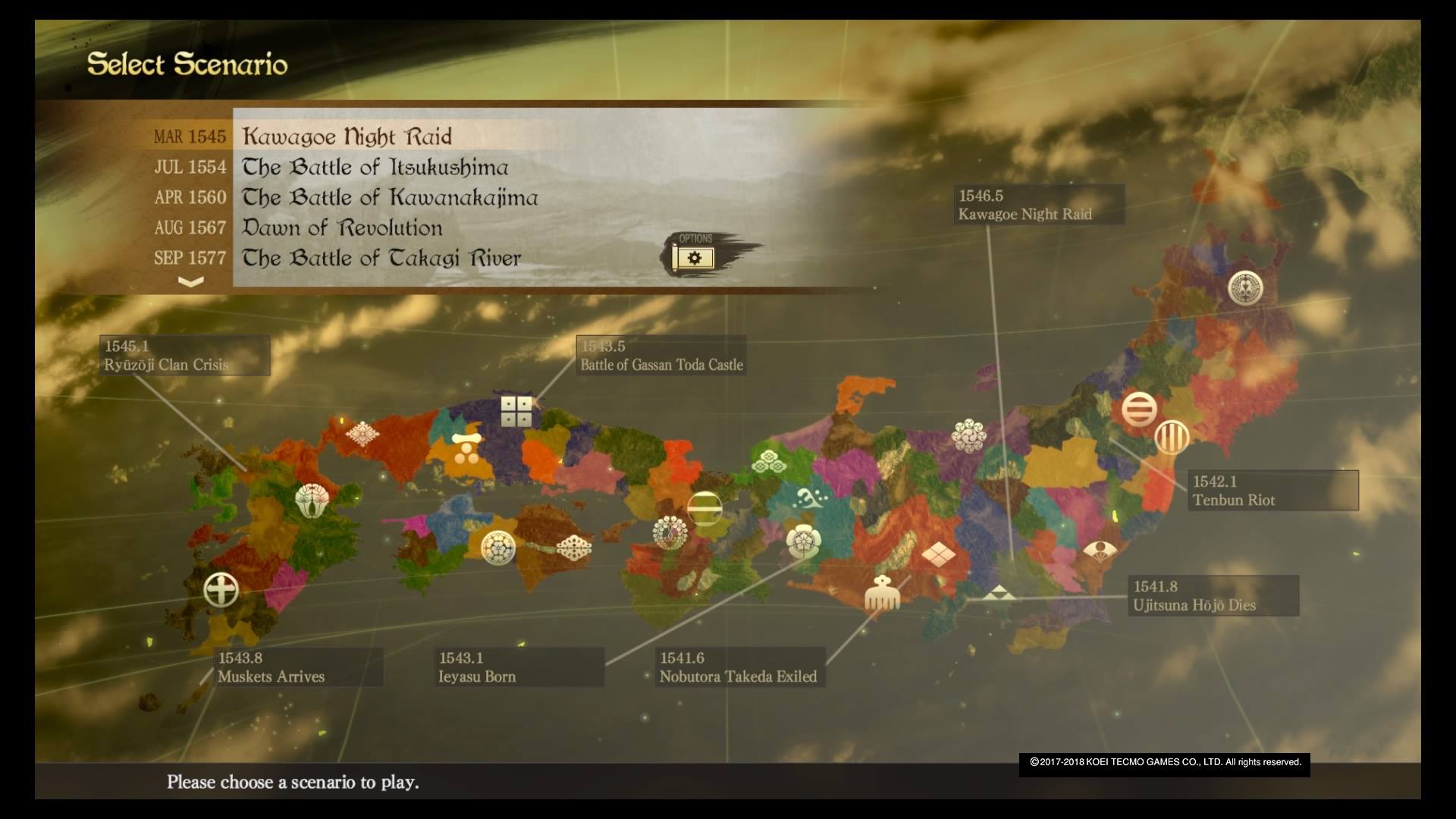This screenshot has height=819, width=1456.
Task: Select the Tenbun Riot event label
Action: point(1272,491)
